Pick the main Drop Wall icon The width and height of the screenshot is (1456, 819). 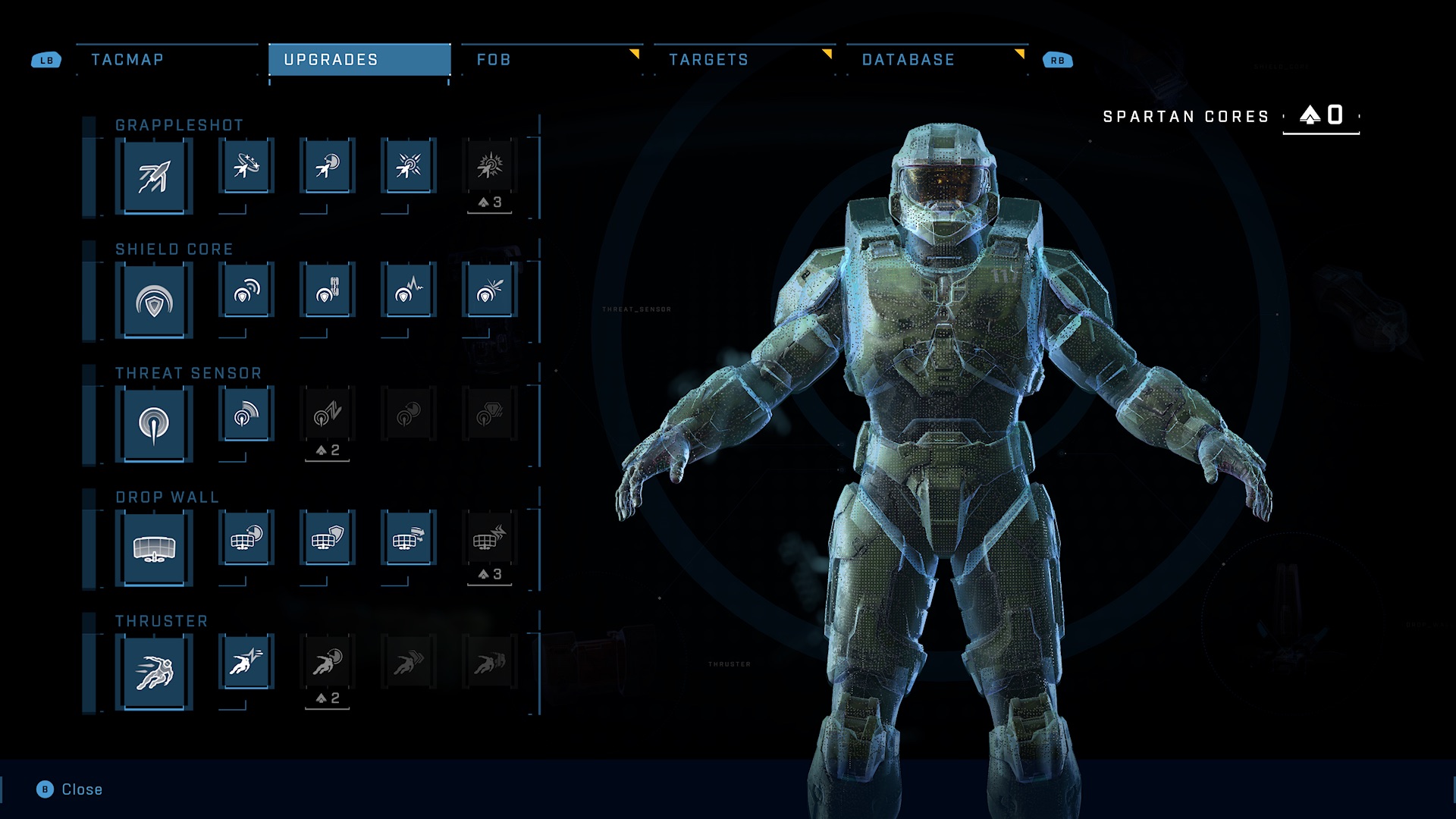click(154, 549)
